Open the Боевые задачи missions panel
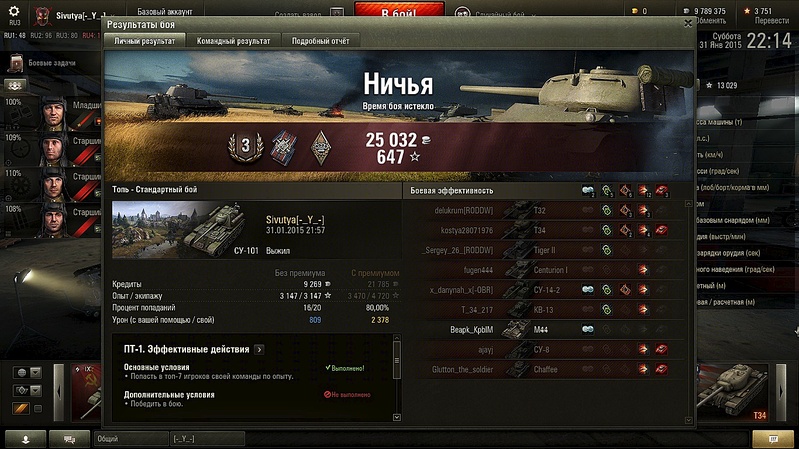 50,64
